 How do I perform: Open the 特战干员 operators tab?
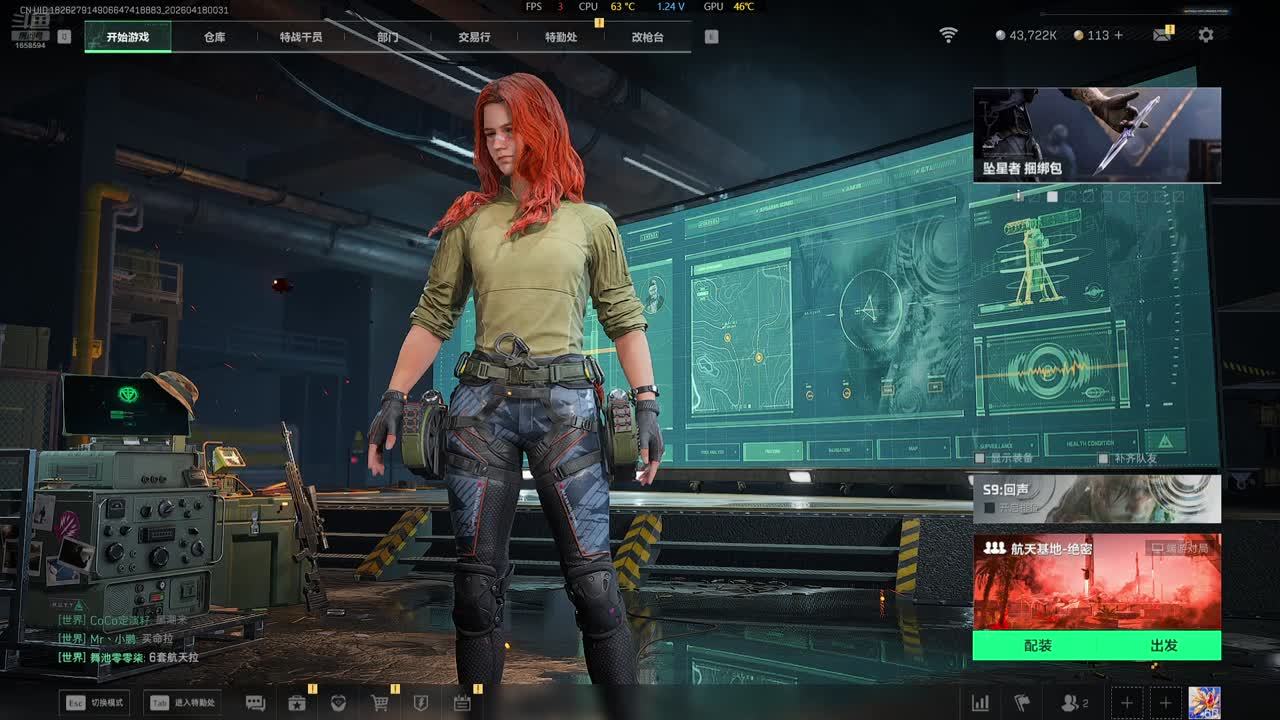coord(301,37)
